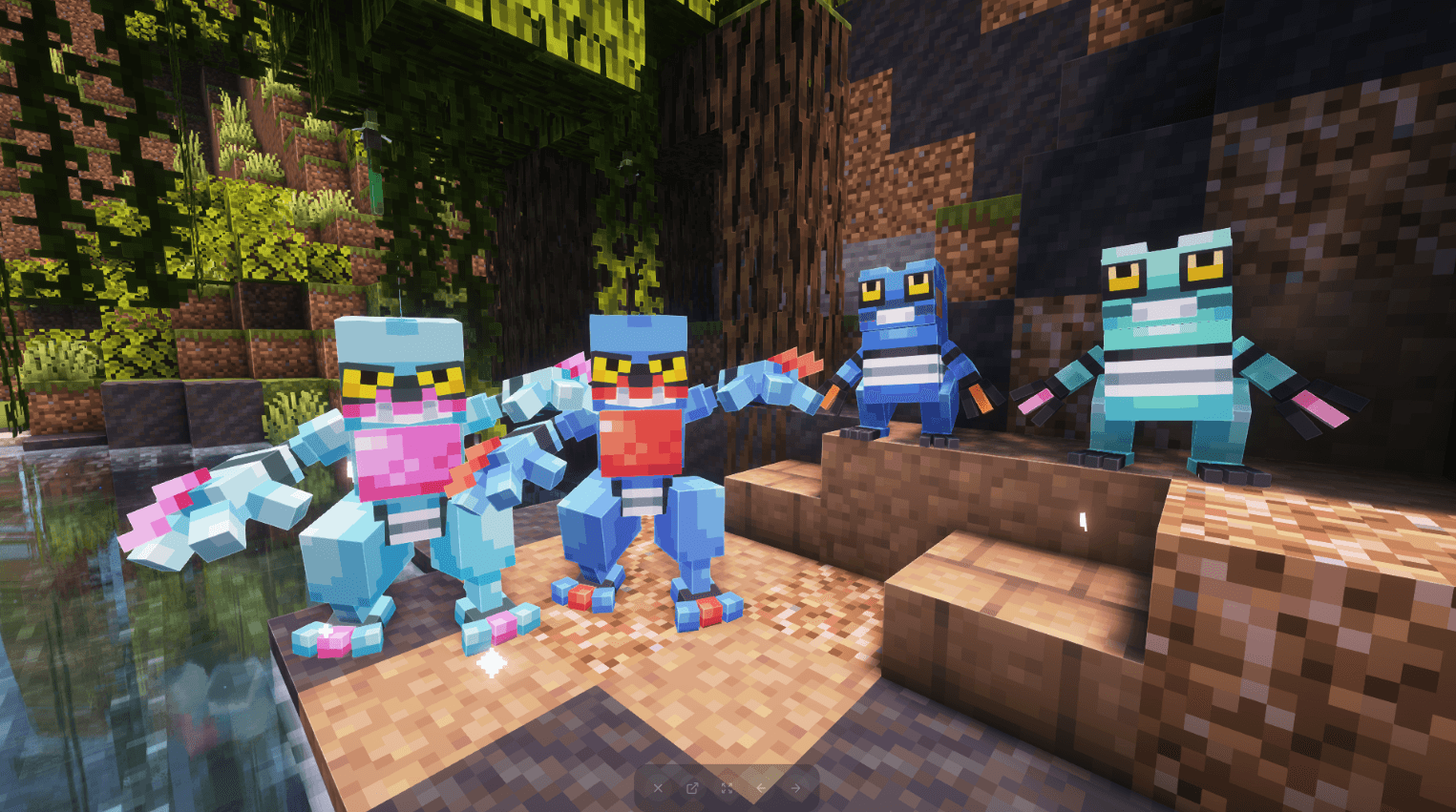Click the left arrow navigation icon
The image size is (1456, 812).
(761, 788)
